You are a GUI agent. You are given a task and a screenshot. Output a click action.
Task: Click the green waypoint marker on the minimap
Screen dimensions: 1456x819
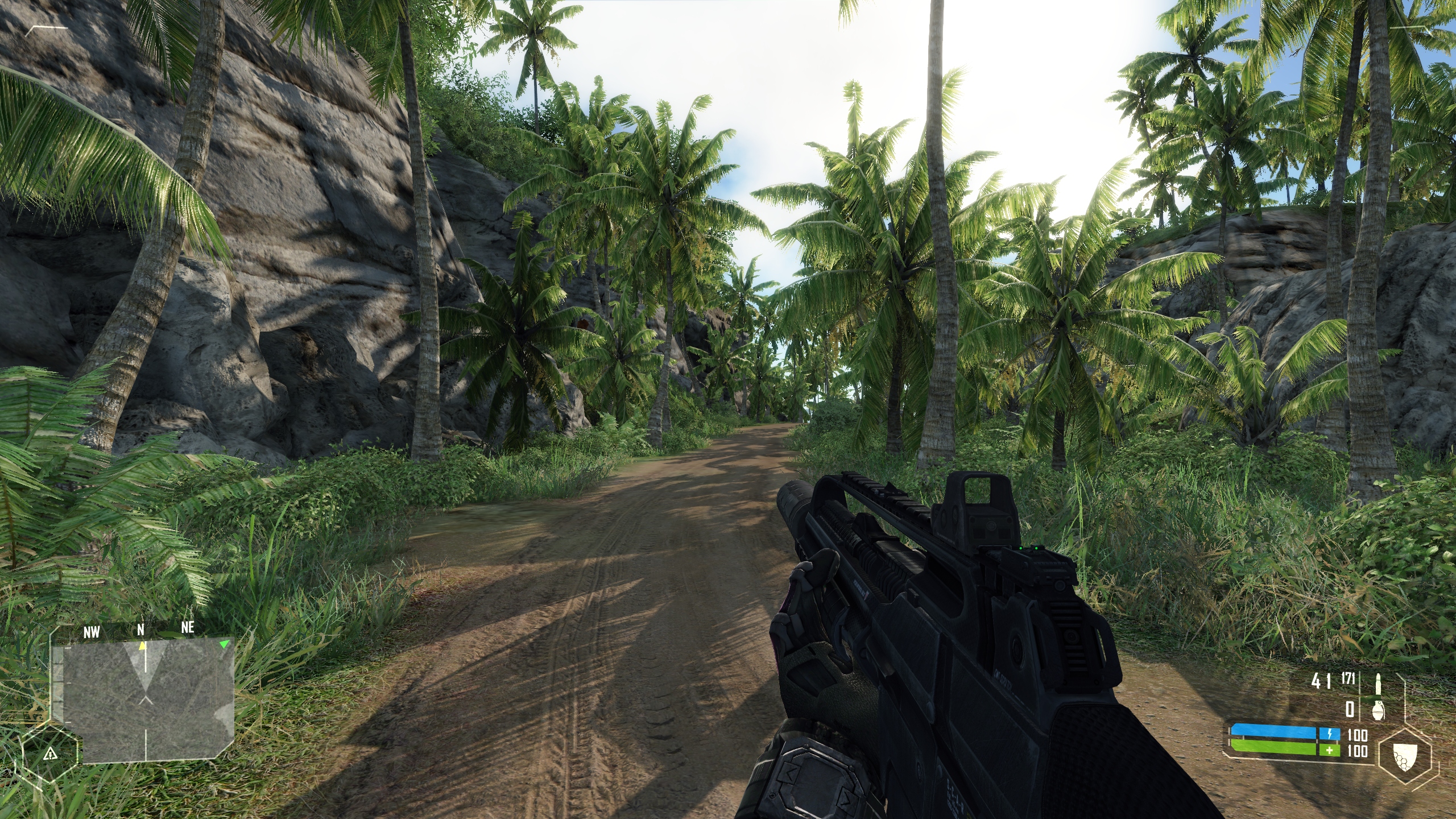click(x=225, y=645)
